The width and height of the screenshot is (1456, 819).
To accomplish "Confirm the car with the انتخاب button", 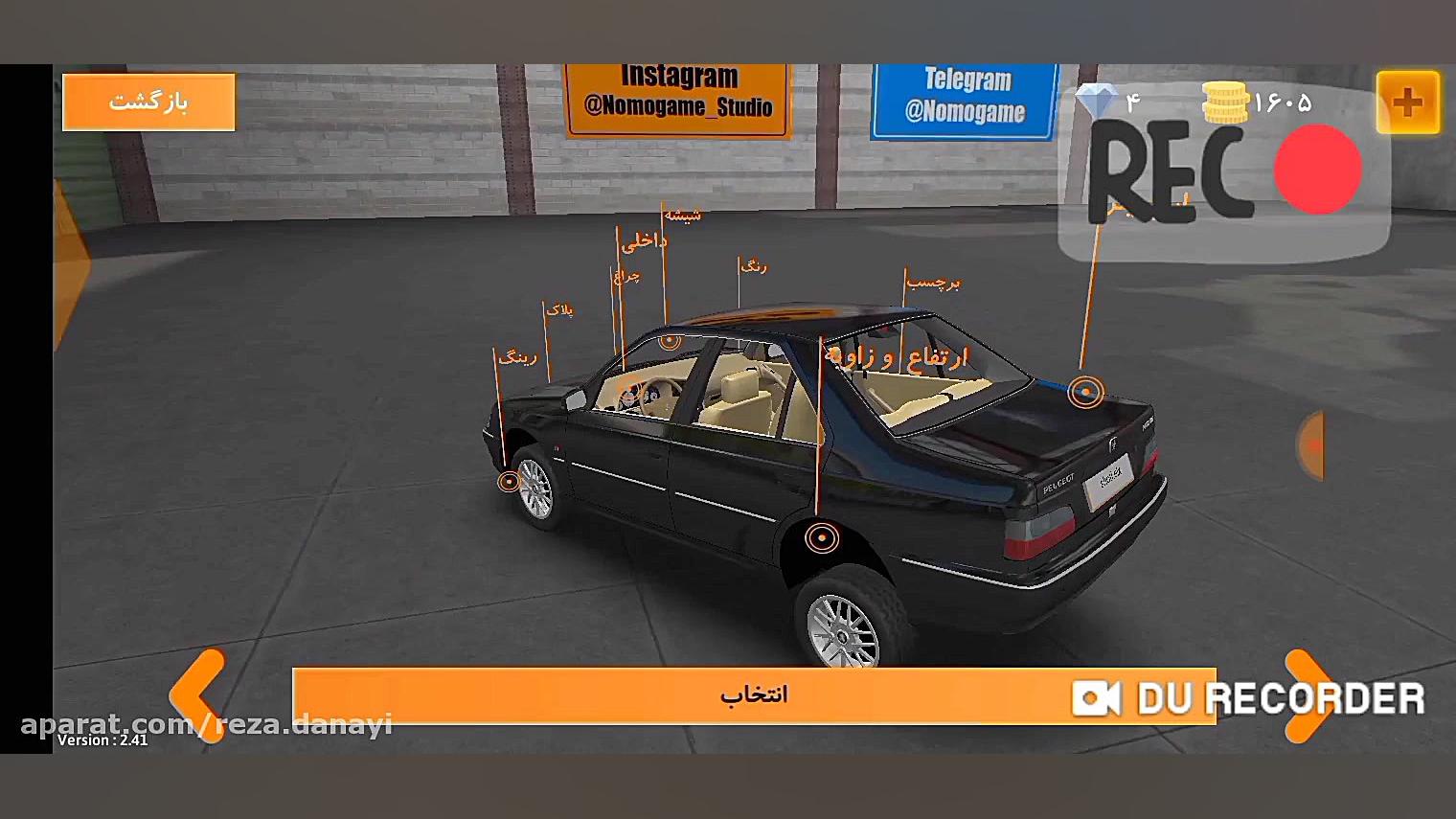I will [753, 694].
